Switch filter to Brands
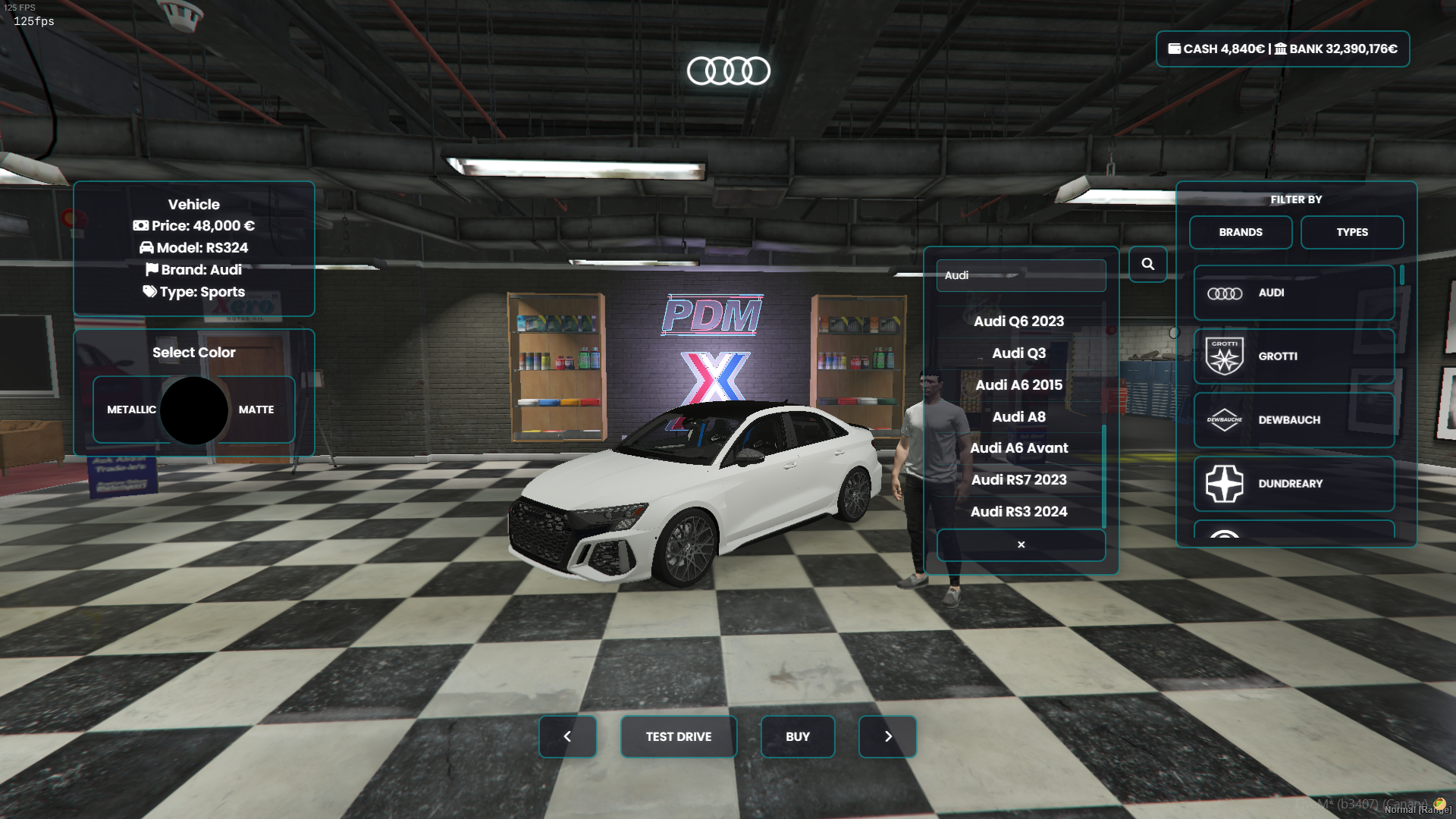Screen dimensions: 1456x819 [1240, 232]
